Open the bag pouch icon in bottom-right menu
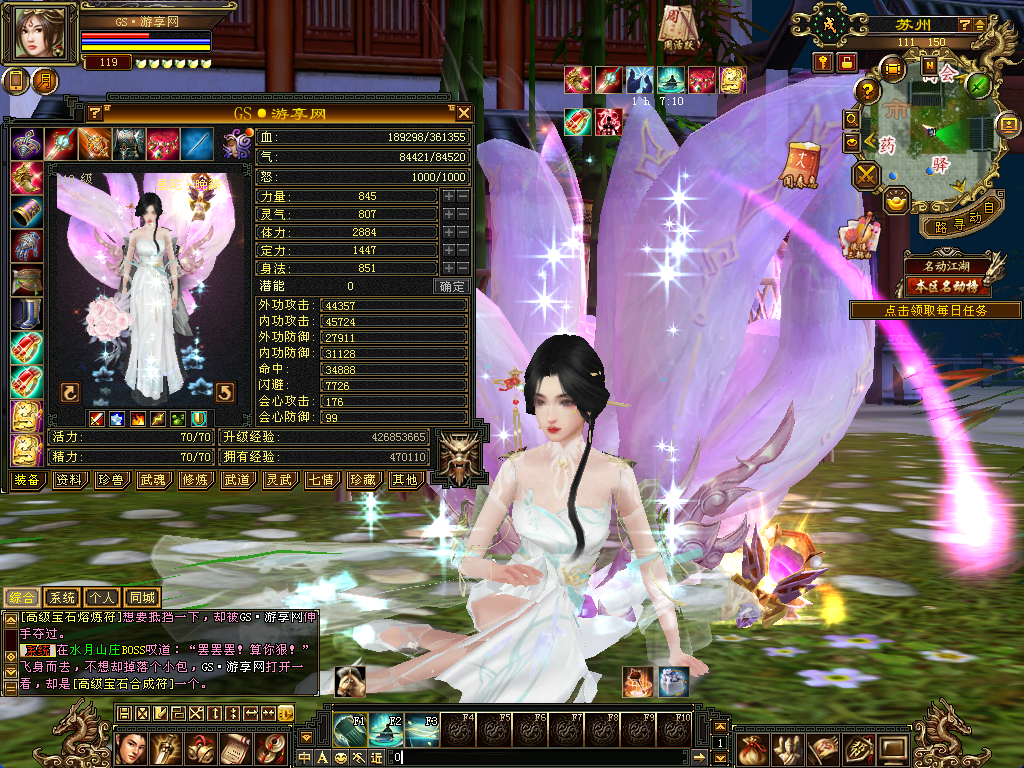 (x=753, y=747)
